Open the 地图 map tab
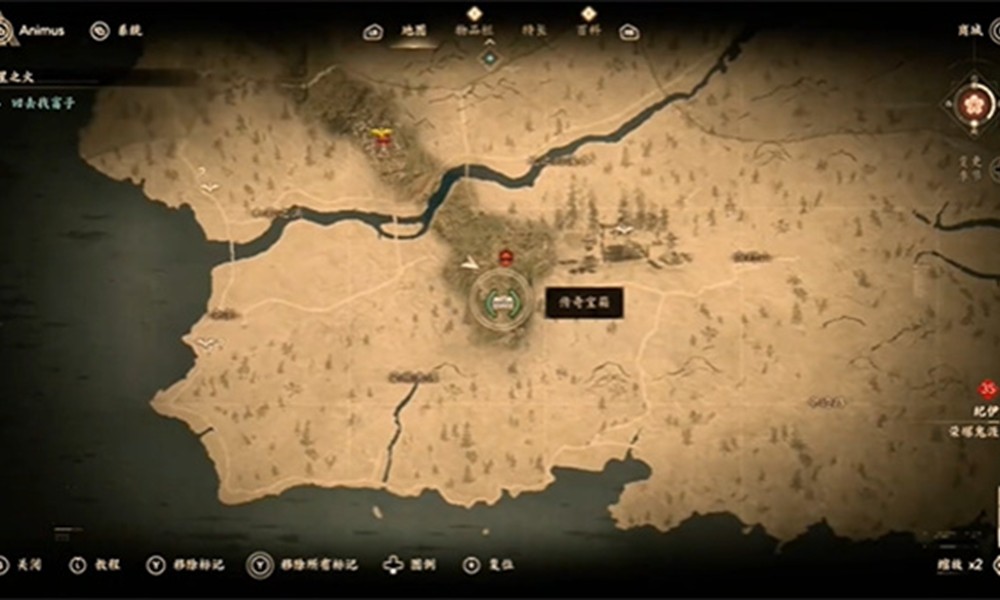 pyautogui.click(x=413, y=31)
